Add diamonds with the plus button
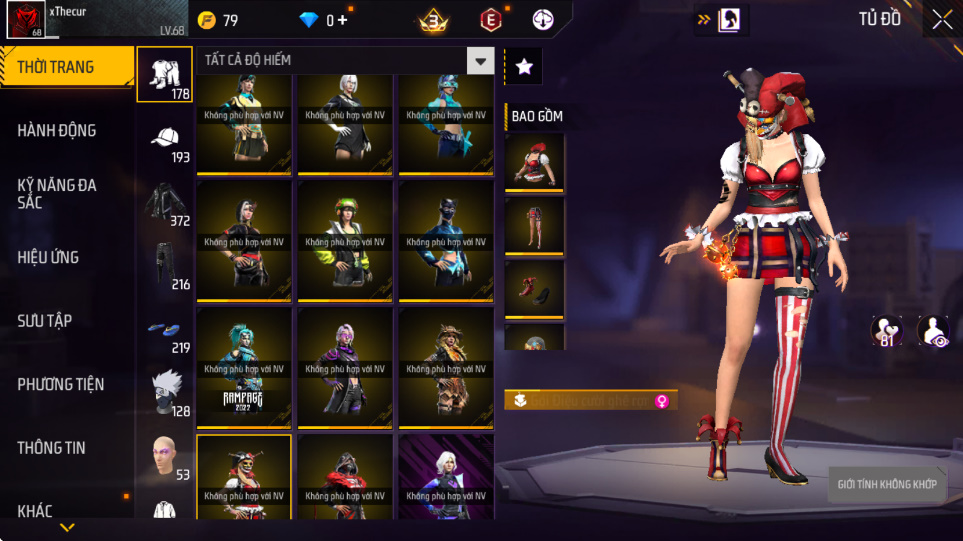Image resolution: width=963 pixels, height=541 pixels. 343,20
